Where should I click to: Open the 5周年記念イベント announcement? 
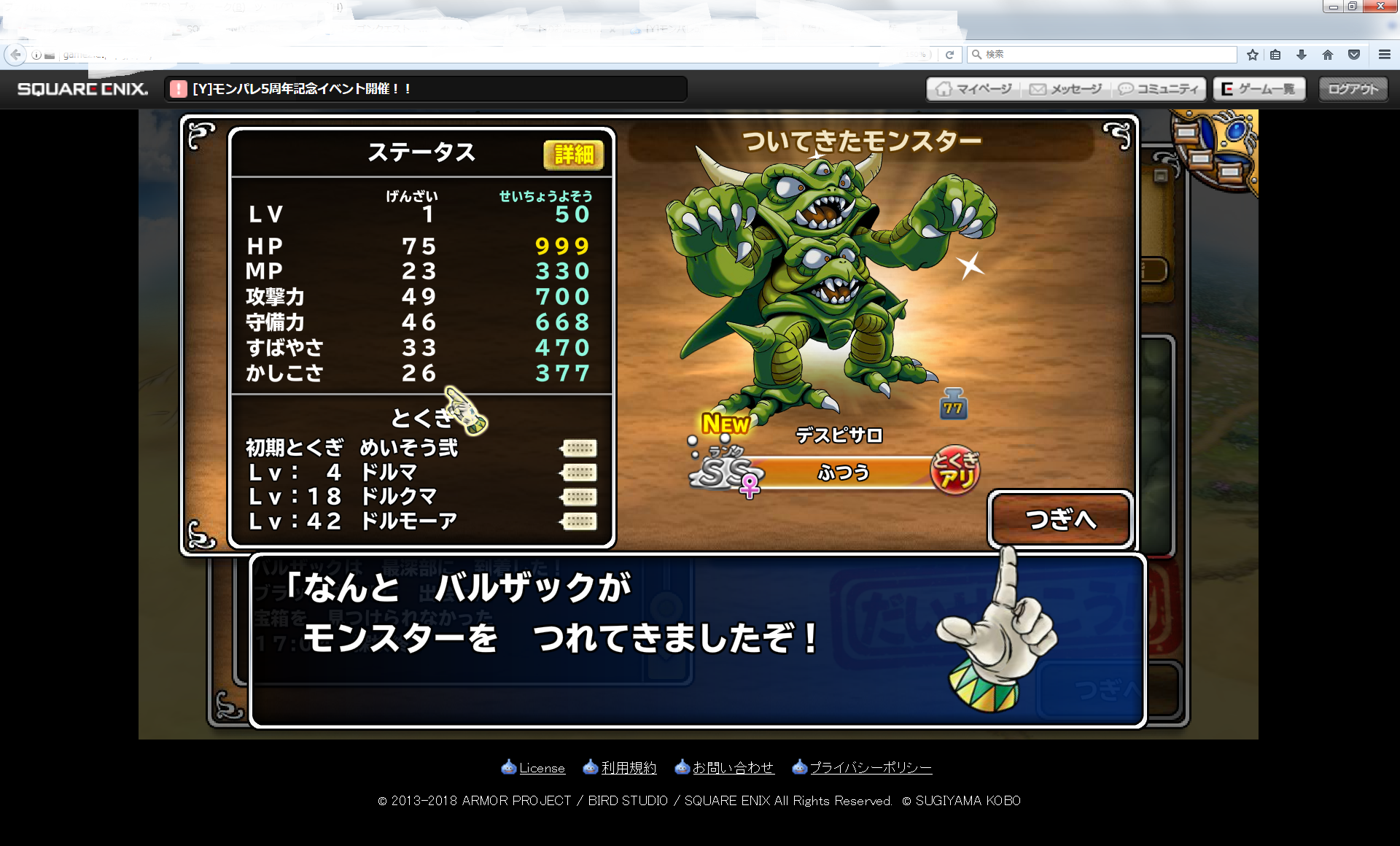pyautogui.click(x=302, y=89)
